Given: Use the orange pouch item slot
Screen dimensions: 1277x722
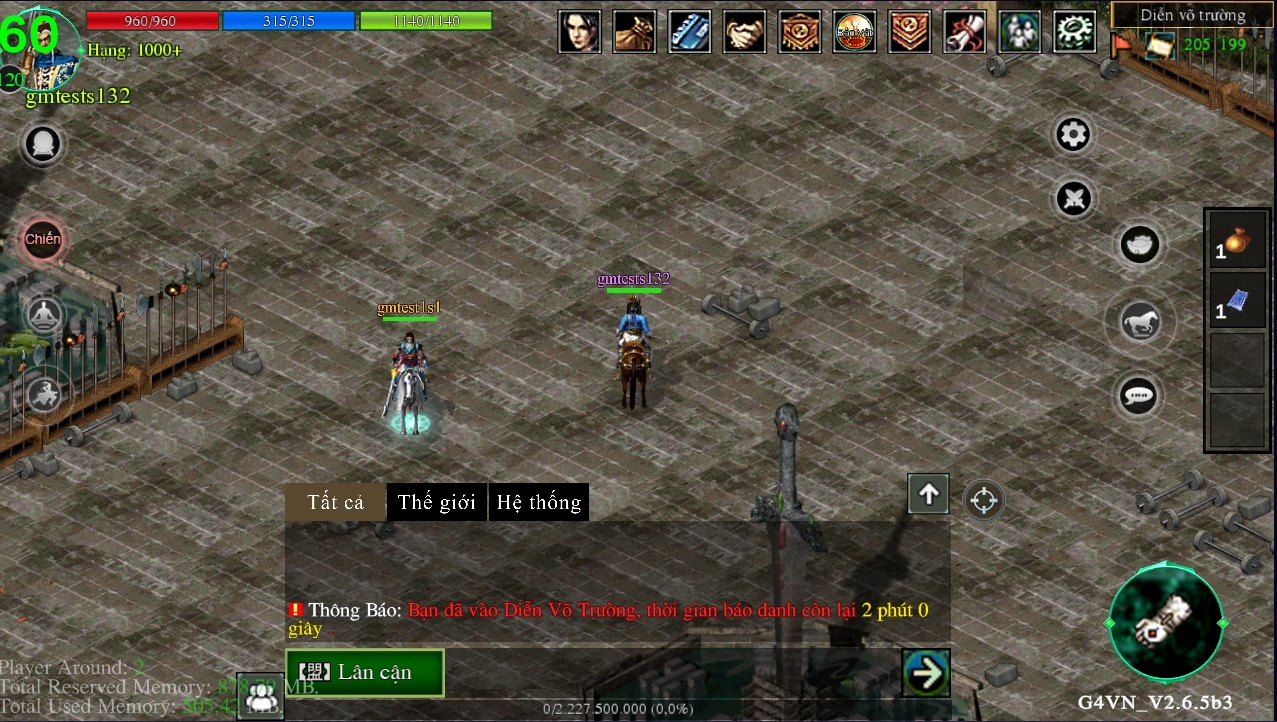Looking at the screenshot, I should 1239,240.
